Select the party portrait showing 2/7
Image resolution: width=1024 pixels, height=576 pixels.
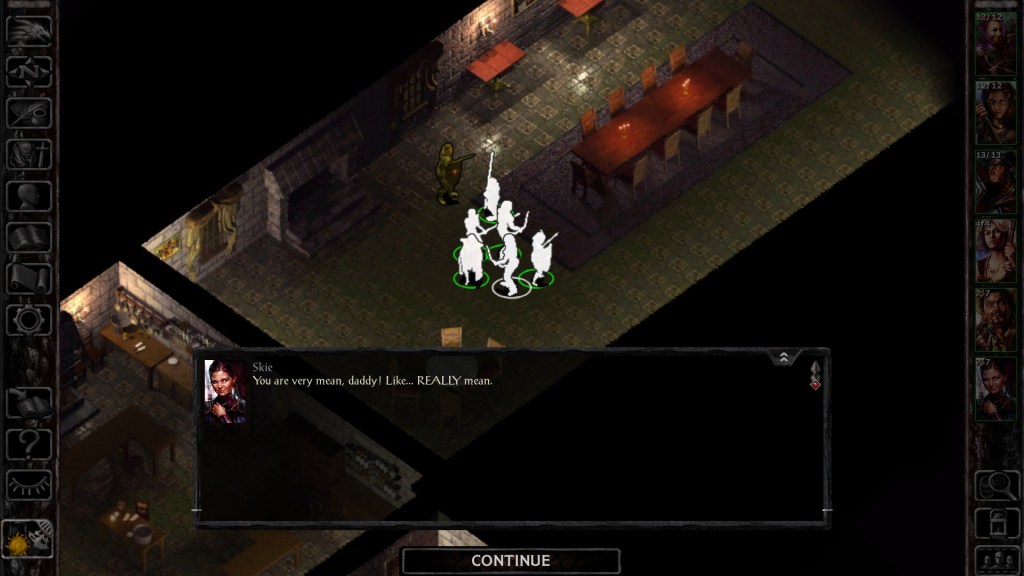pos(995,319)
